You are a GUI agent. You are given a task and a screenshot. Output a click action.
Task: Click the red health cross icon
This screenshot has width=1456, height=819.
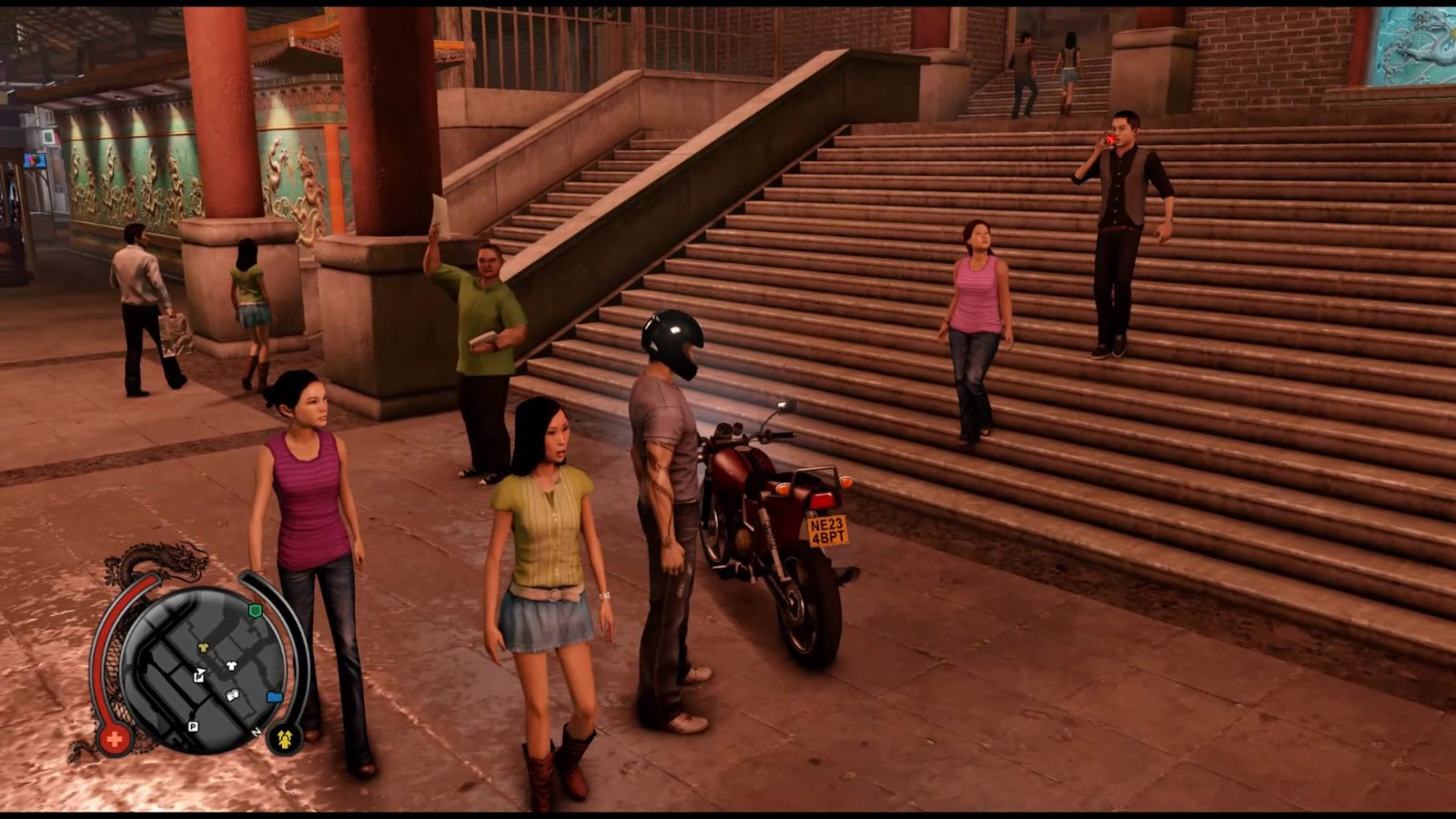(115, 739)
